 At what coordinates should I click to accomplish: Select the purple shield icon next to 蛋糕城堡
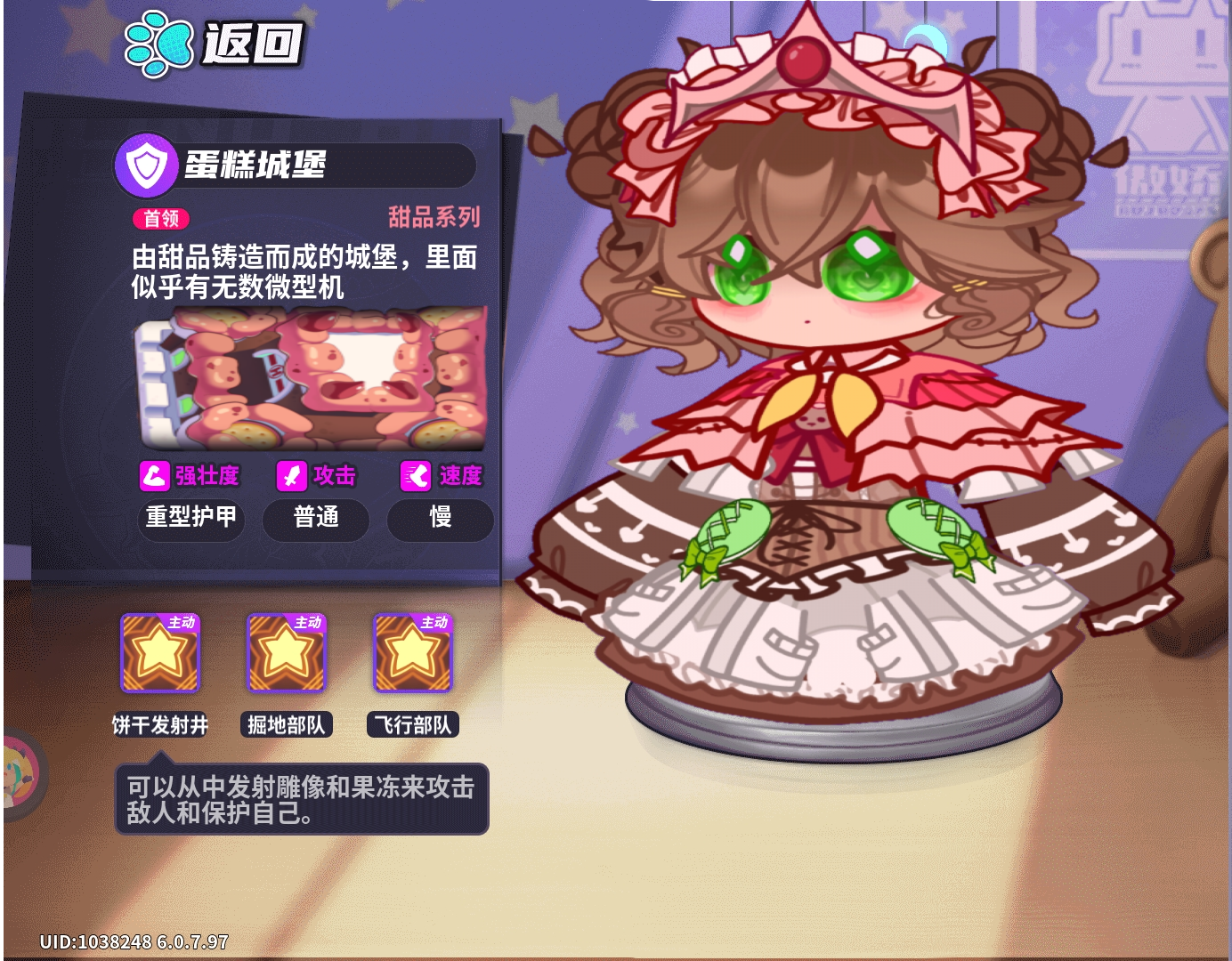(148, 165)
